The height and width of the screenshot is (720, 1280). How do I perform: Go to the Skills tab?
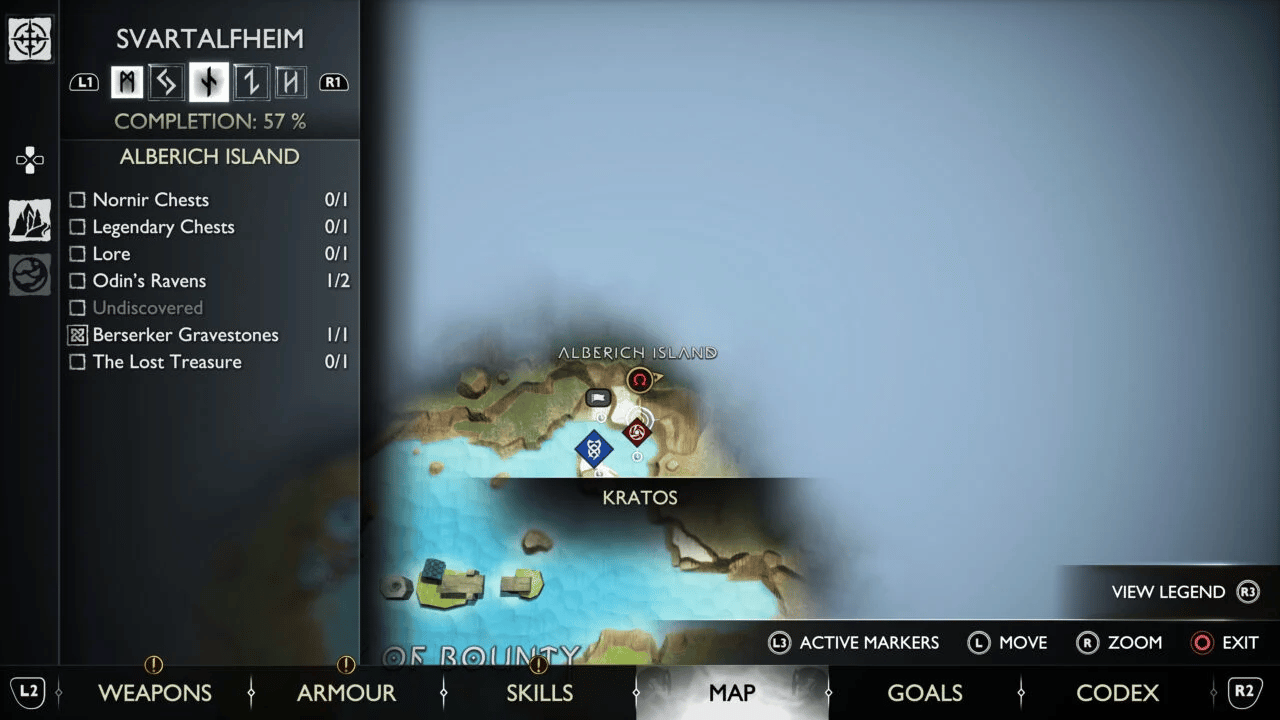pyautogui.click(x=539, y=693)
